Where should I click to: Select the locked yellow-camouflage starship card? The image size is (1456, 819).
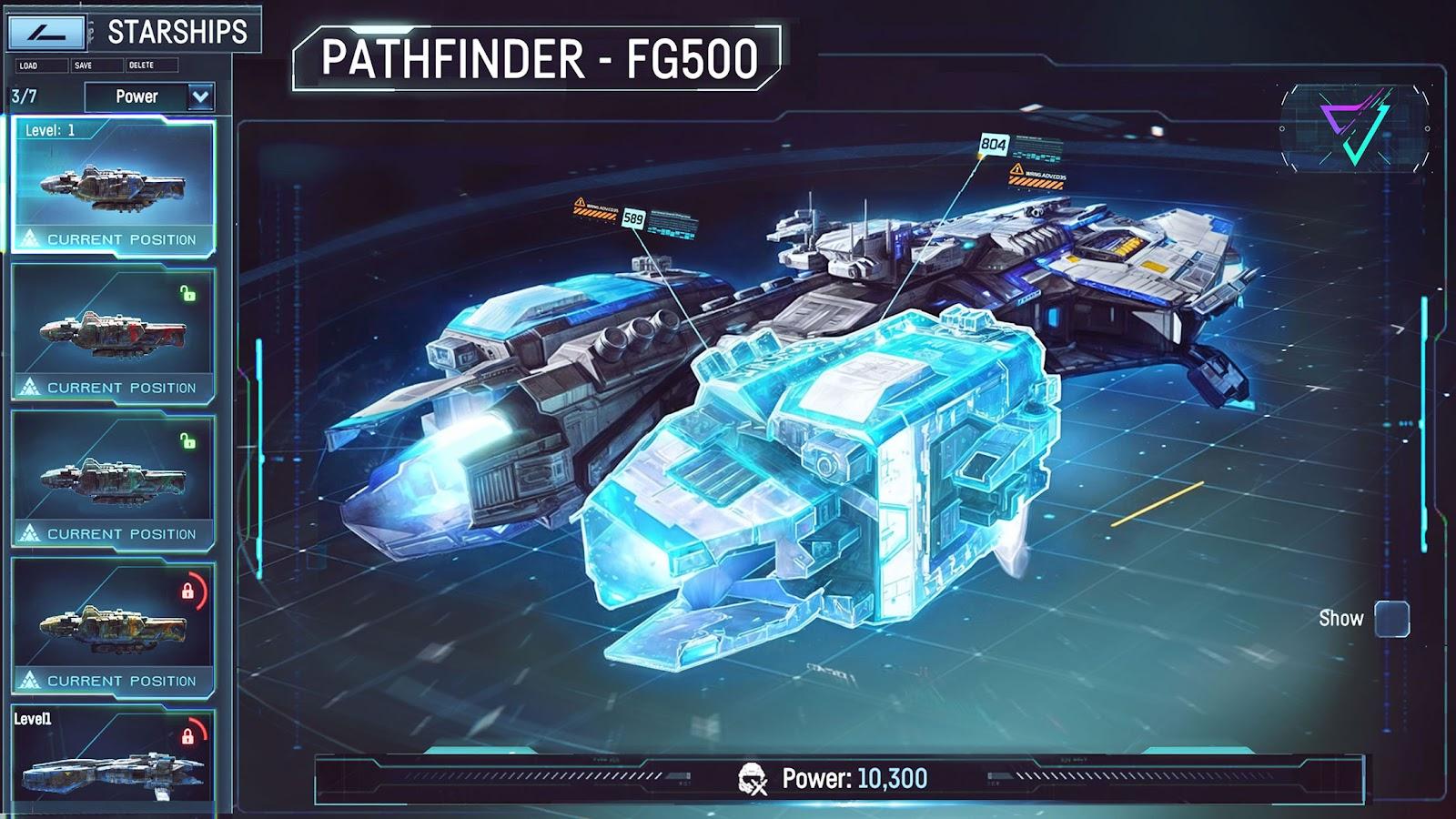tap(114, 627)
